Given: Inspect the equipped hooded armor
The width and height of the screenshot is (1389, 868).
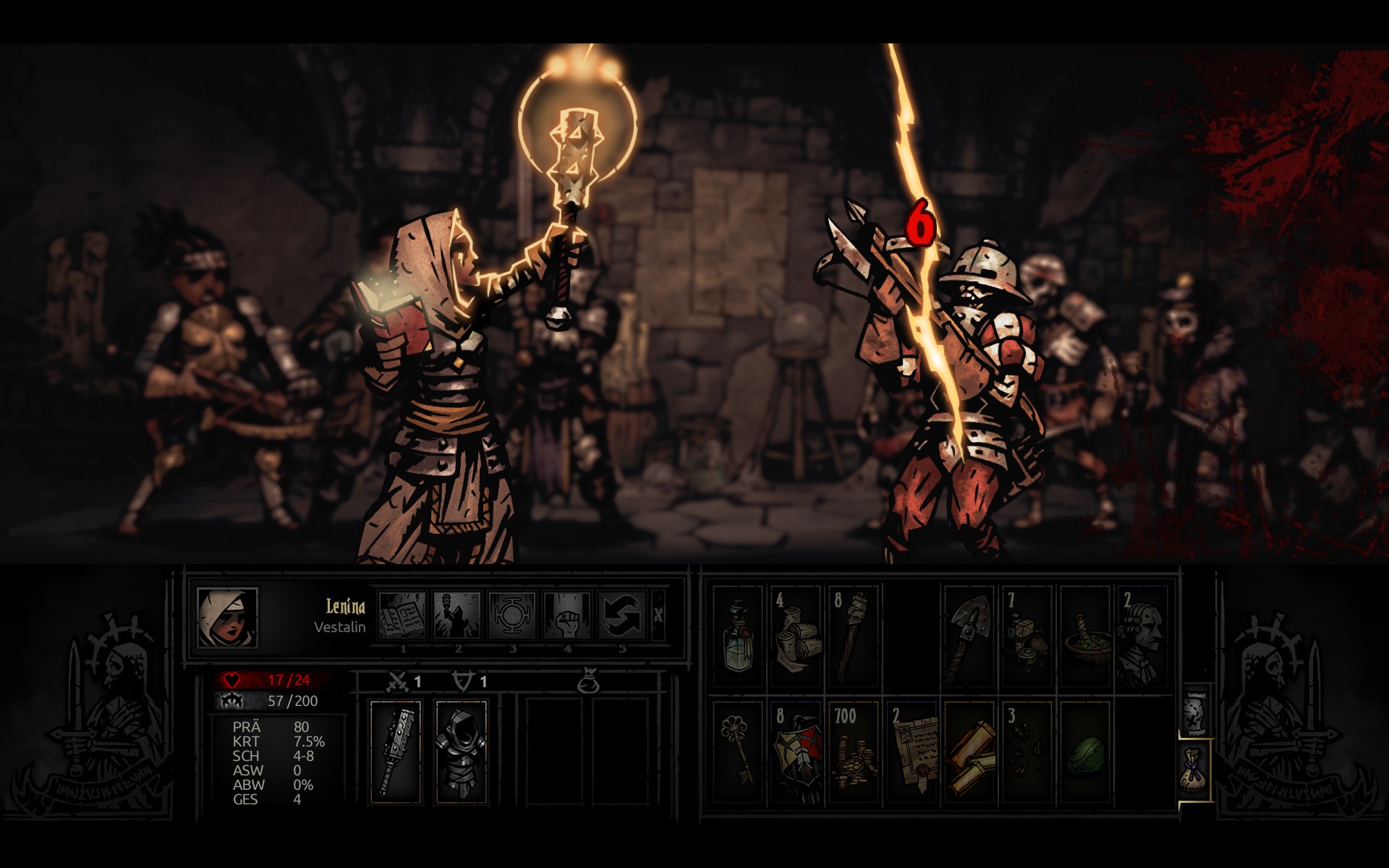Looking at the screenshot, I should pos(460,751).
